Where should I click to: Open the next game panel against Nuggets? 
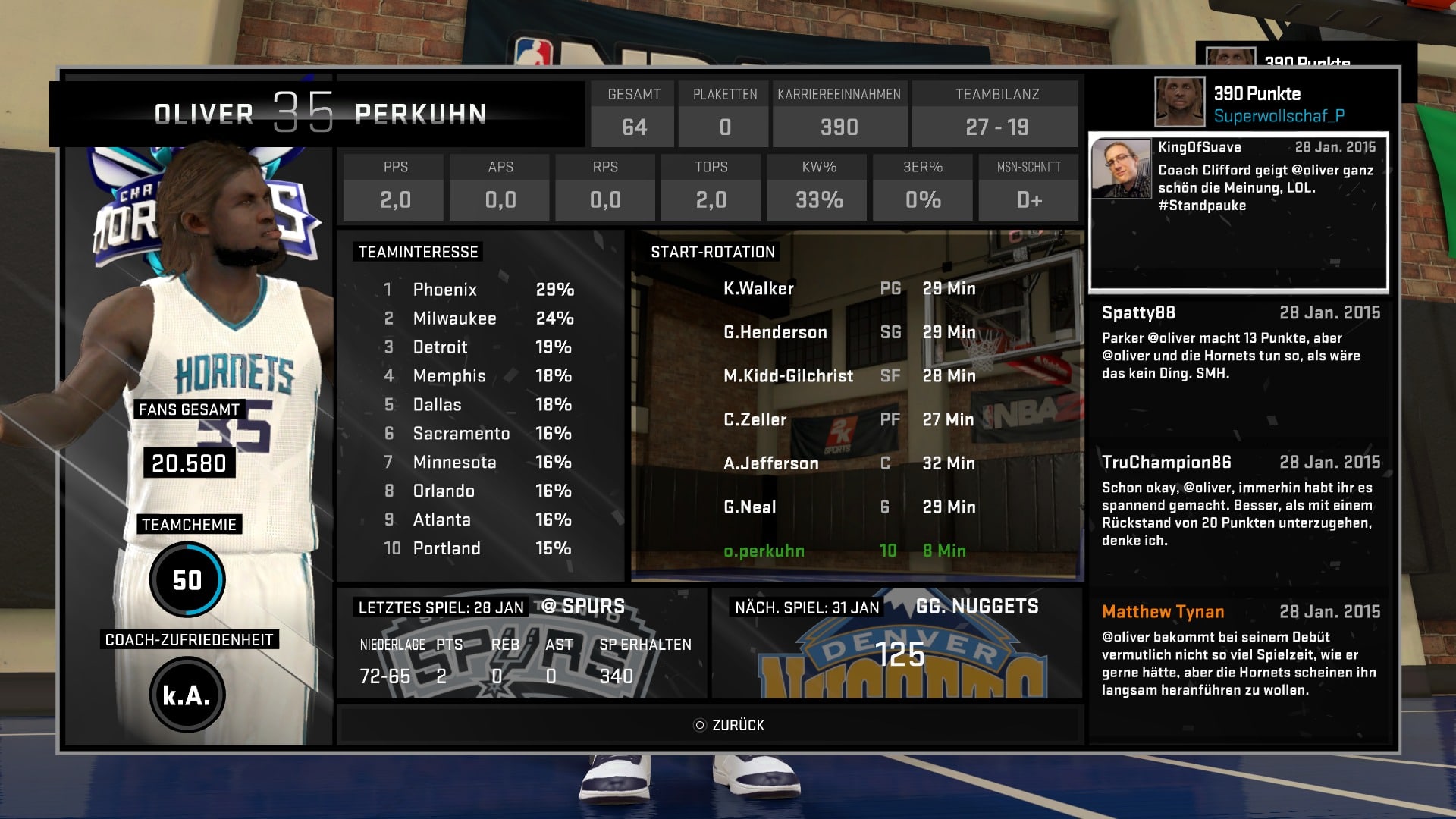point(897,643)
